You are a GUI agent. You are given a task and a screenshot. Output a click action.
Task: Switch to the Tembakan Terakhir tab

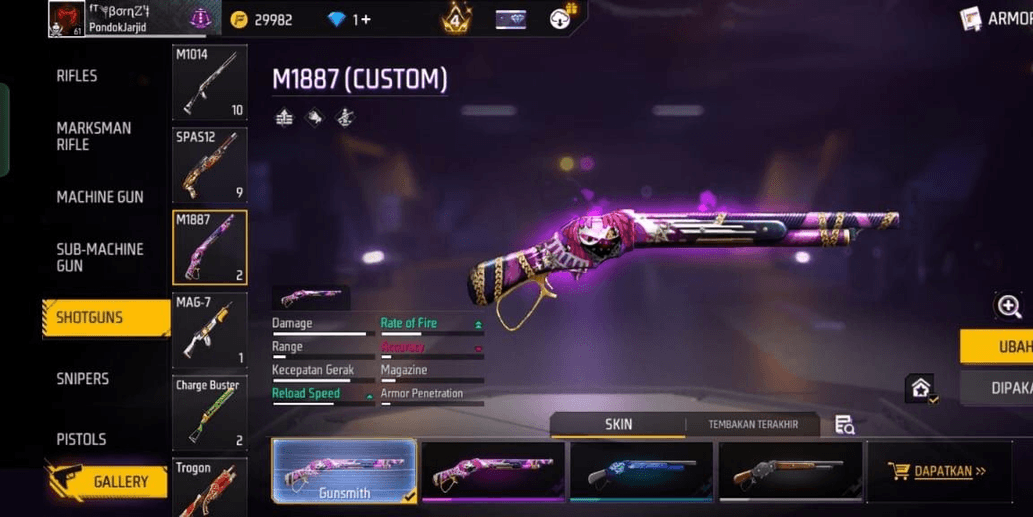point(752,425)
